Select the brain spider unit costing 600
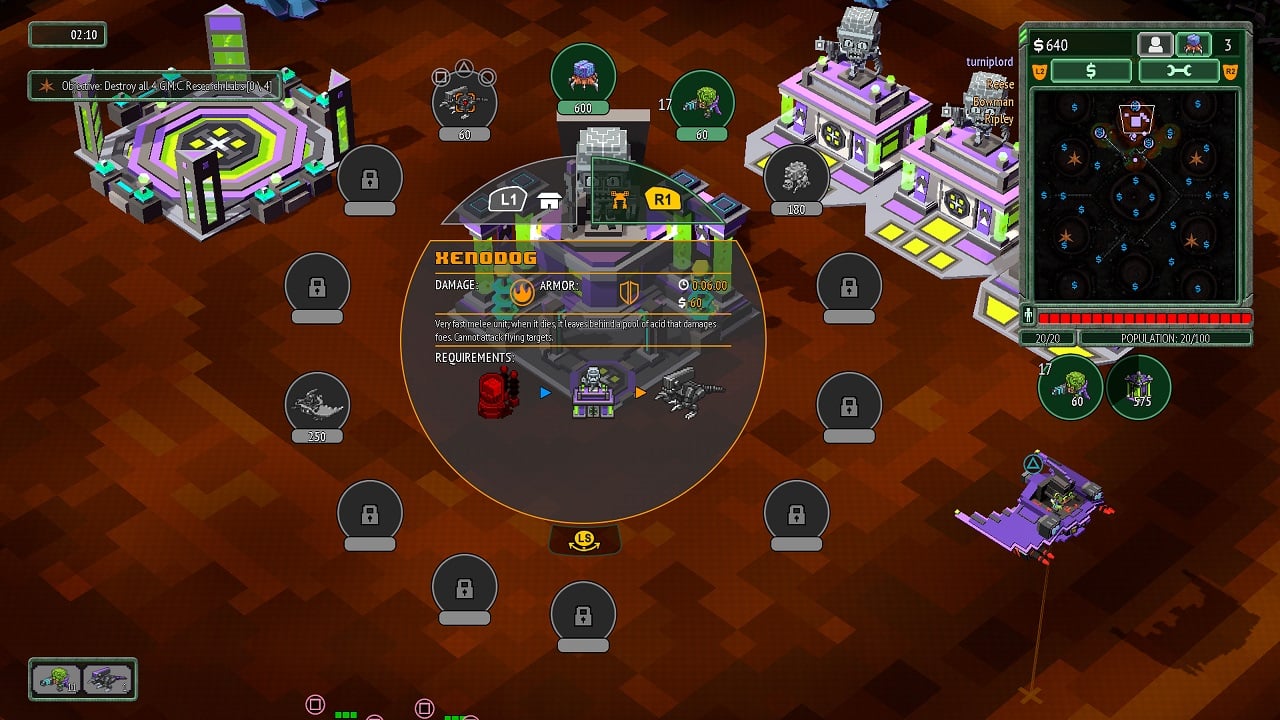The width and height of the screenshot is (1280, 720). click(583, 78)
